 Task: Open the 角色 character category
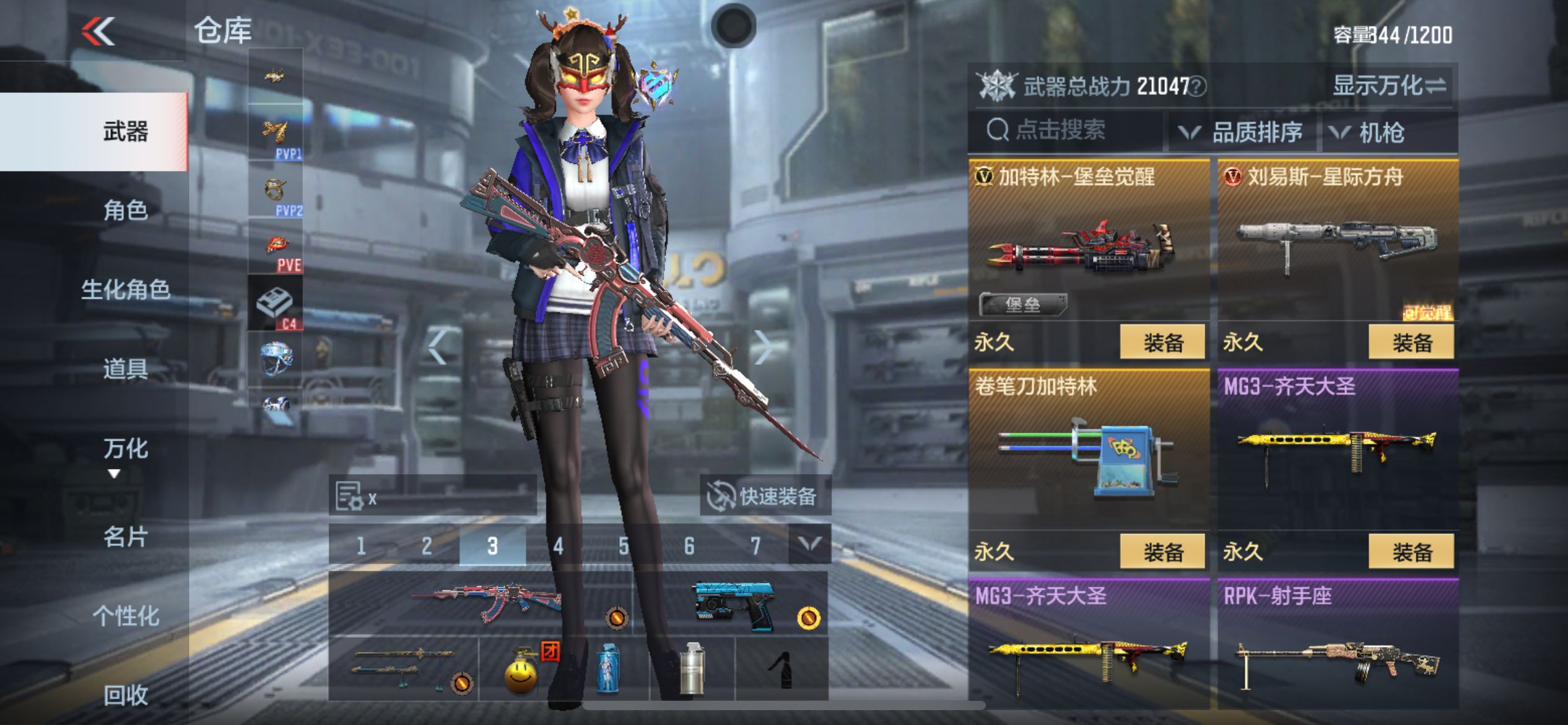point(126,211)
